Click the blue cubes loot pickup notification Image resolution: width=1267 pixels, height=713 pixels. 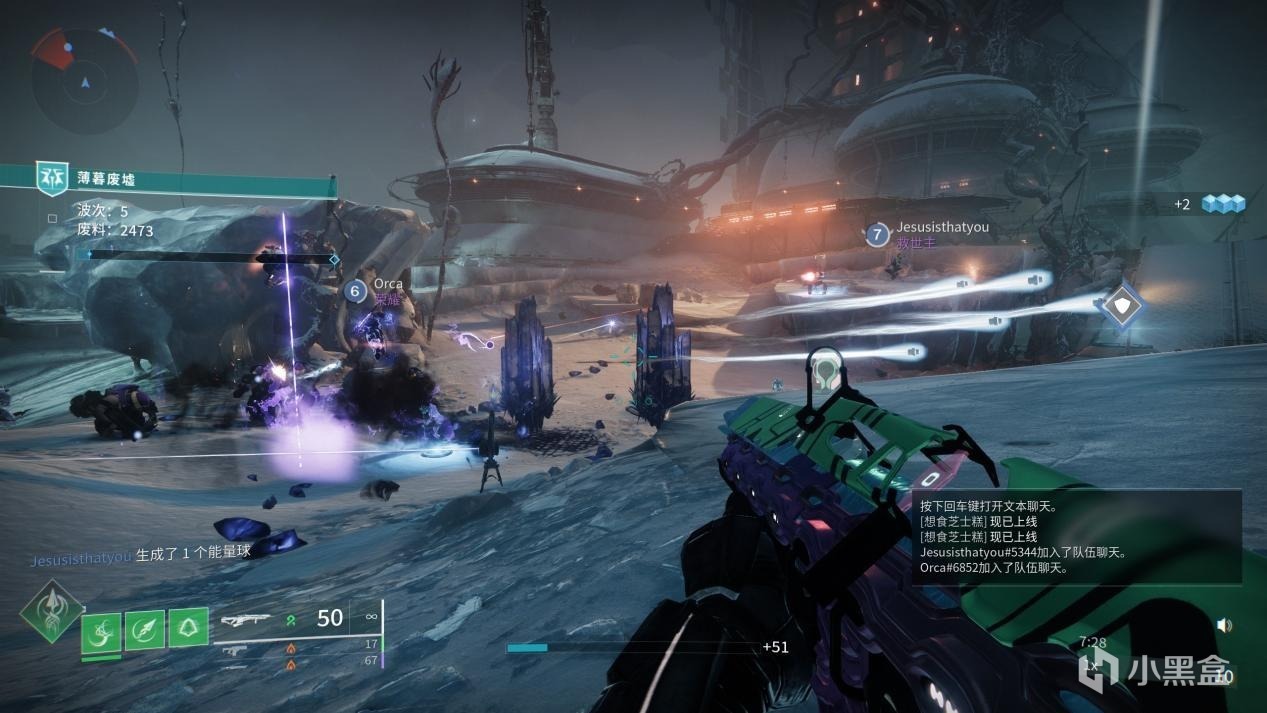click(x=1223, y=204)
